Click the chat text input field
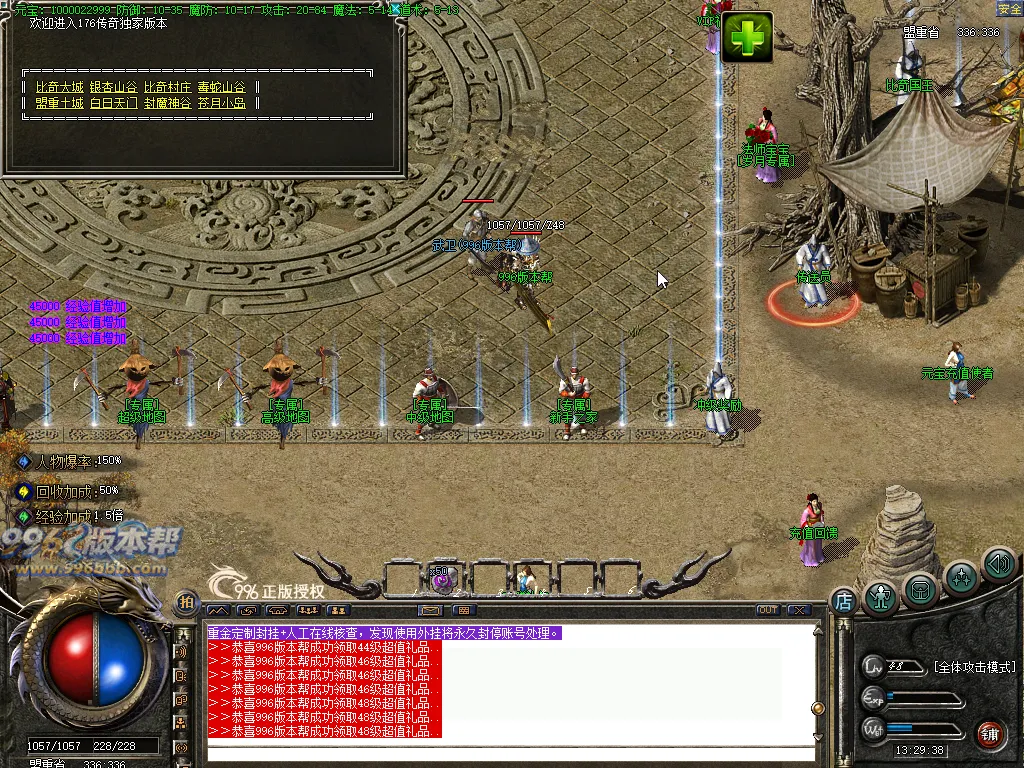Viewport: 1024px width, 768px height. point(510,752)
